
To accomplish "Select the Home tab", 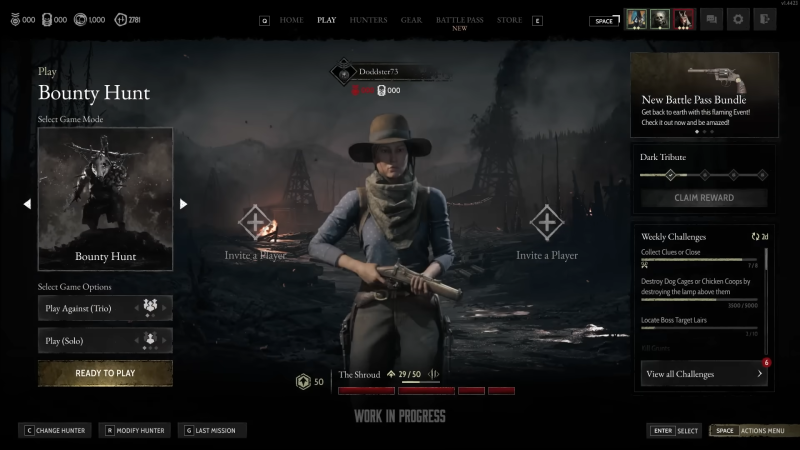I will 291,20.
